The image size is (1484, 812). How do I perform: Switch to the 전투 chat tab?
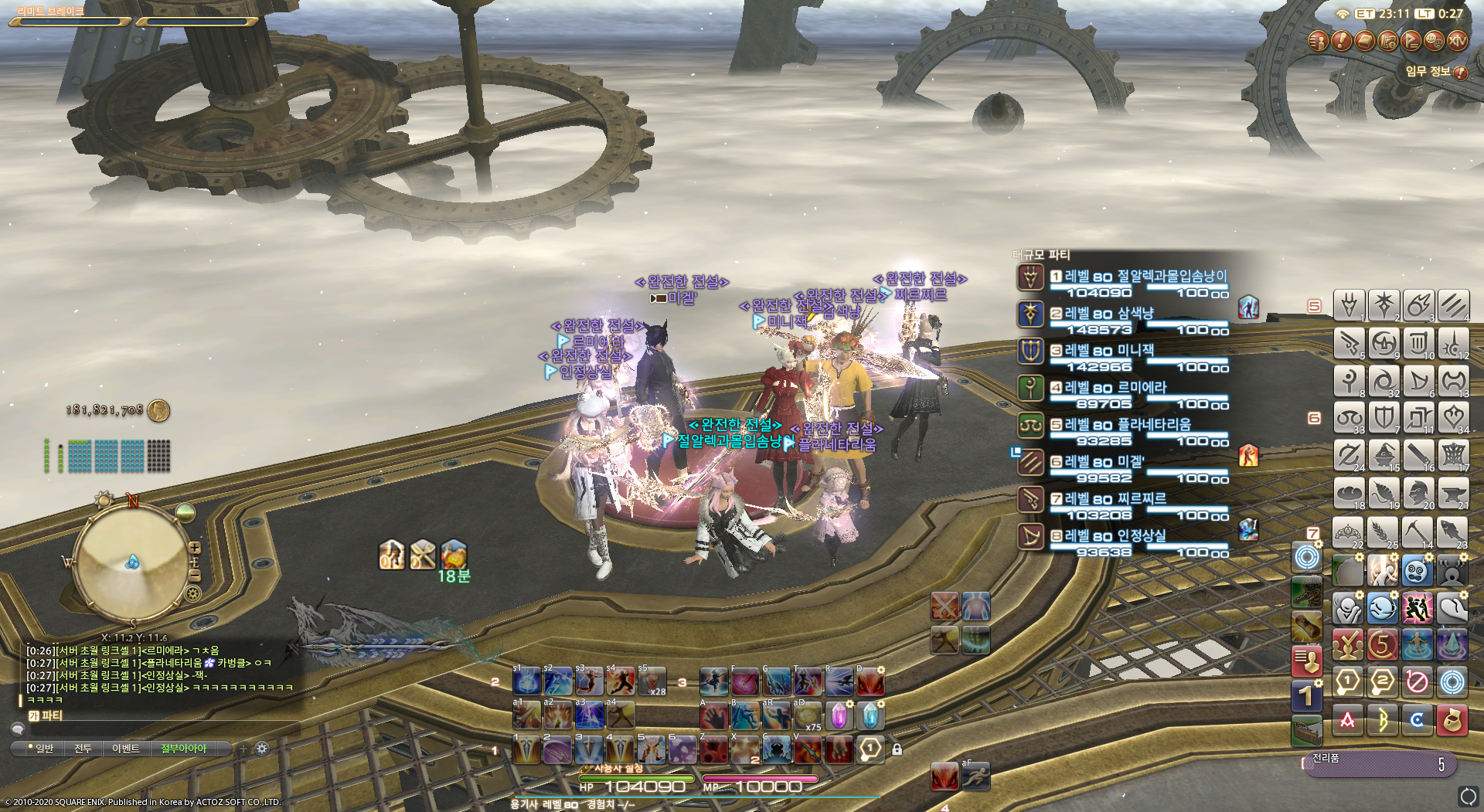click(83, 749)
